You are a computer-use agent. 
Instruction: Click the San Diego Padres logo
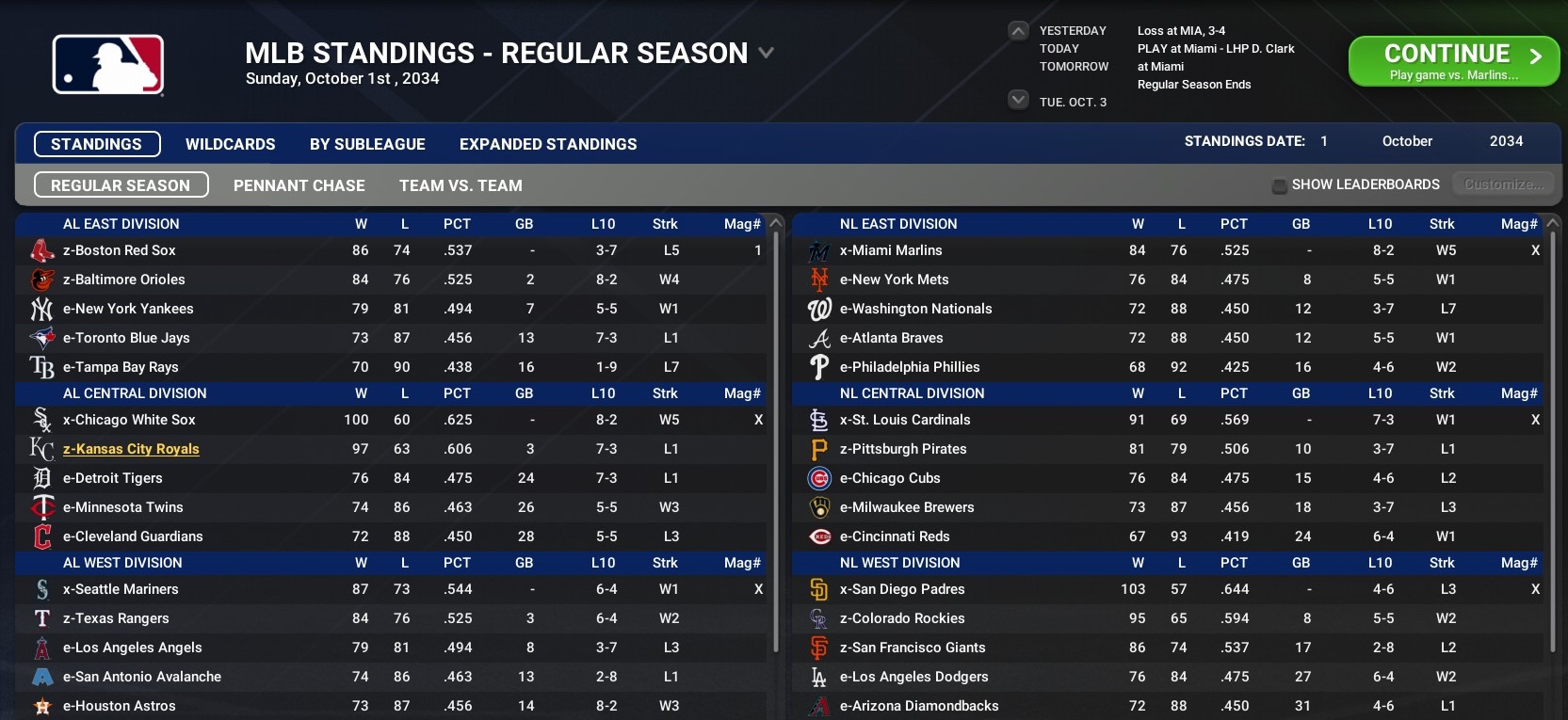click(x=819, y=589)
